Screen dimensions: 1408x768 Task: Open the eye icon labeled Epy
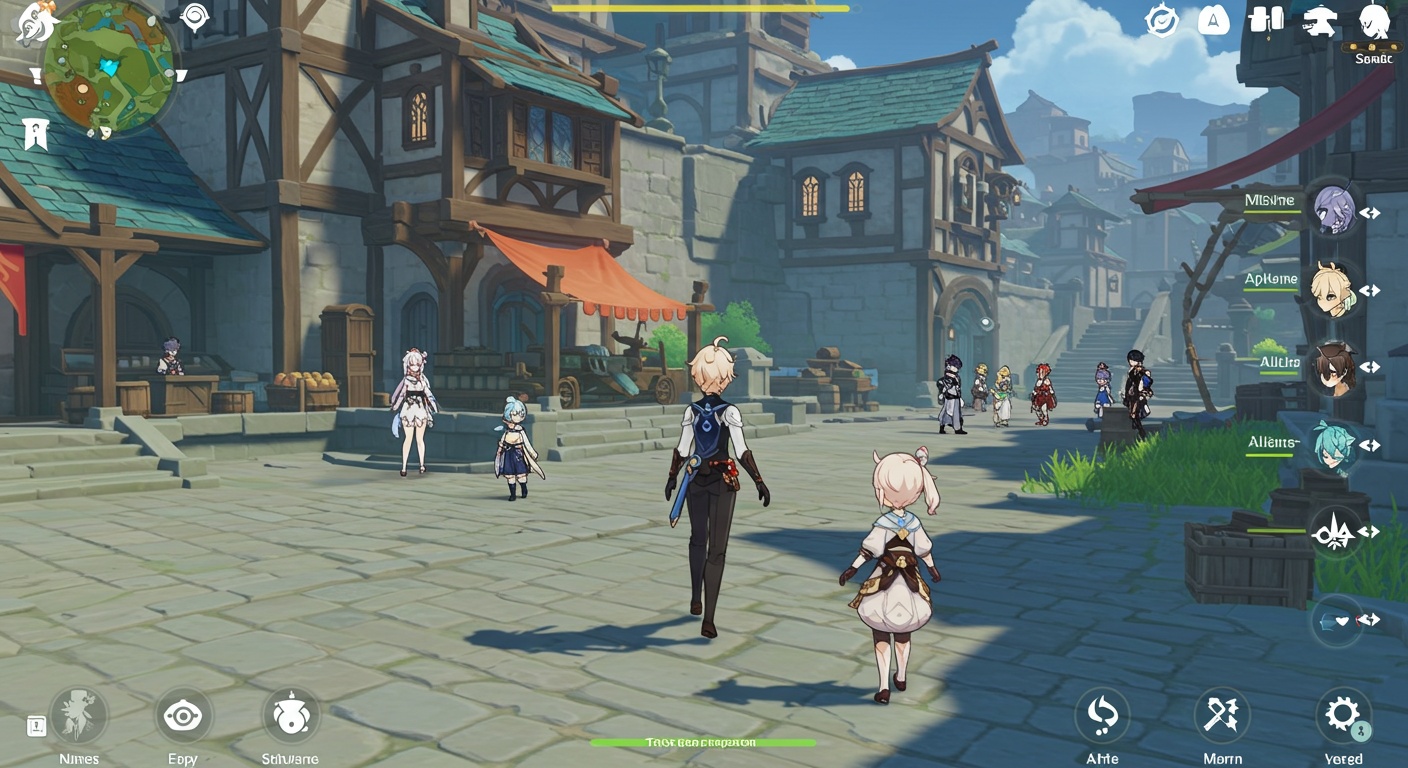[183, 715]
